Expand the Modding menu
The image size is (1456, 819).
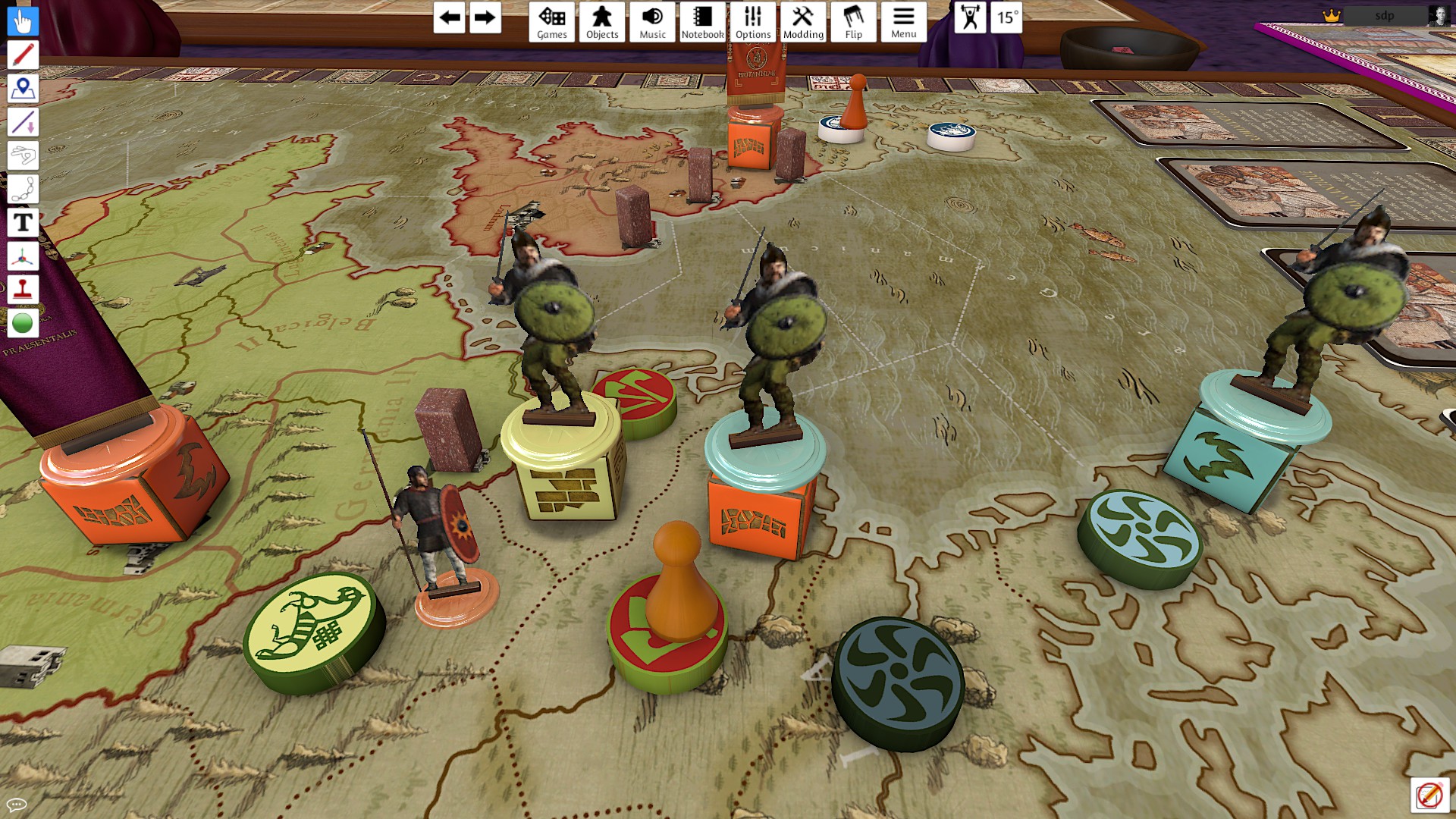803,22
